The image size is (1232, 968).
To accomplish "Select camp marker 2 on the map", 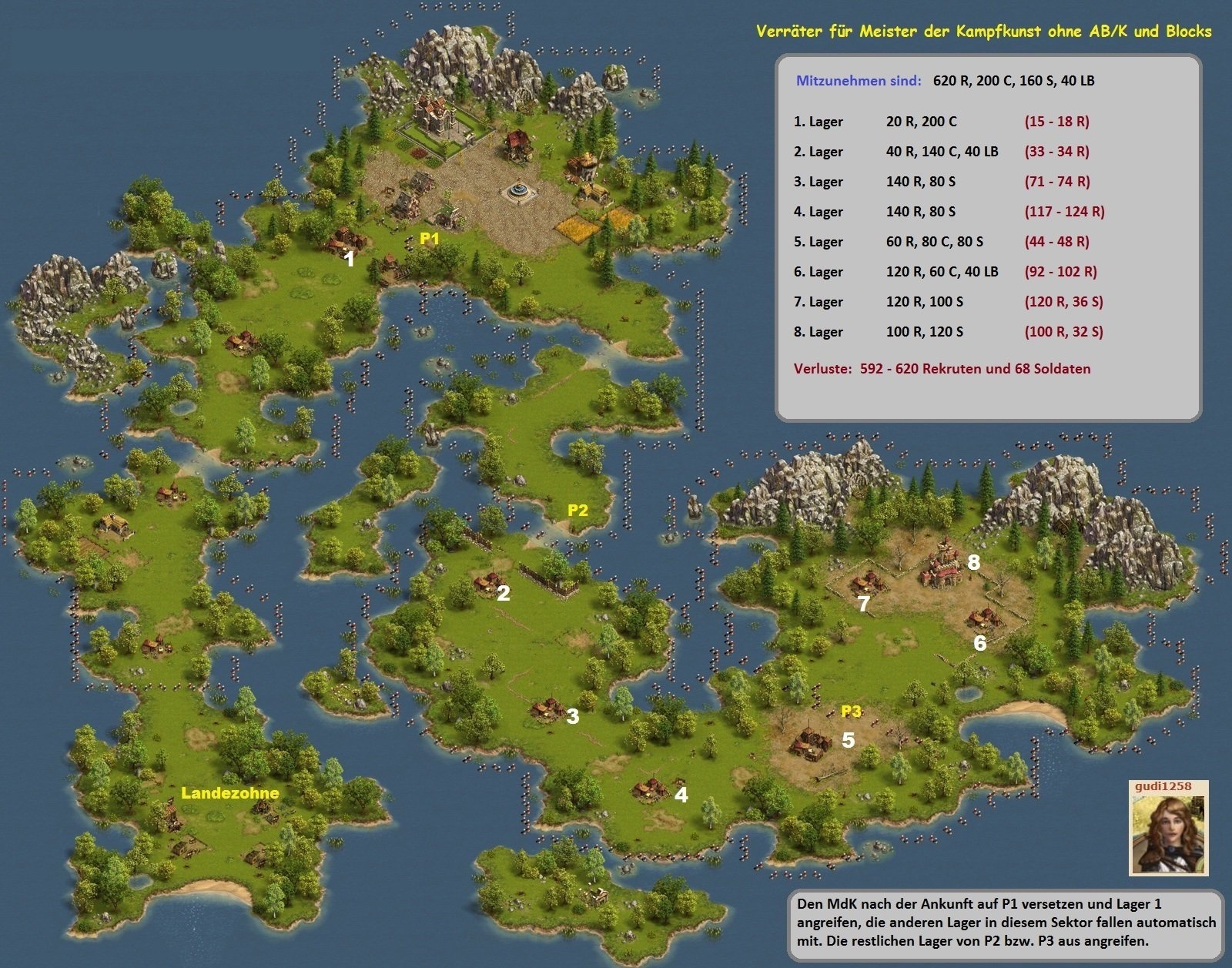I will [504, 593].
